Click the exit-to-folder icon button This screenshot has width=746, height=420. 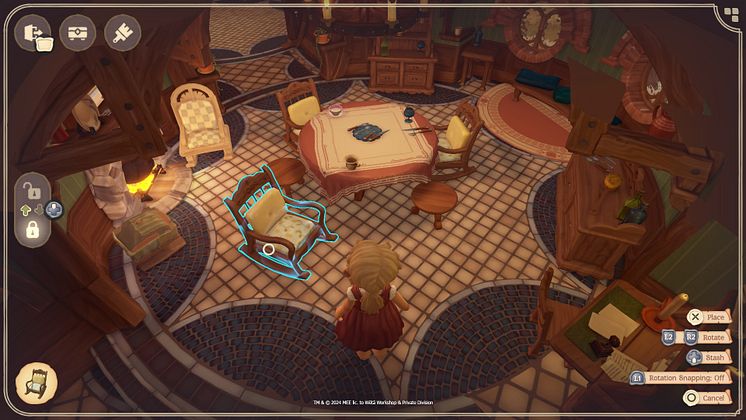pos(33,32)
